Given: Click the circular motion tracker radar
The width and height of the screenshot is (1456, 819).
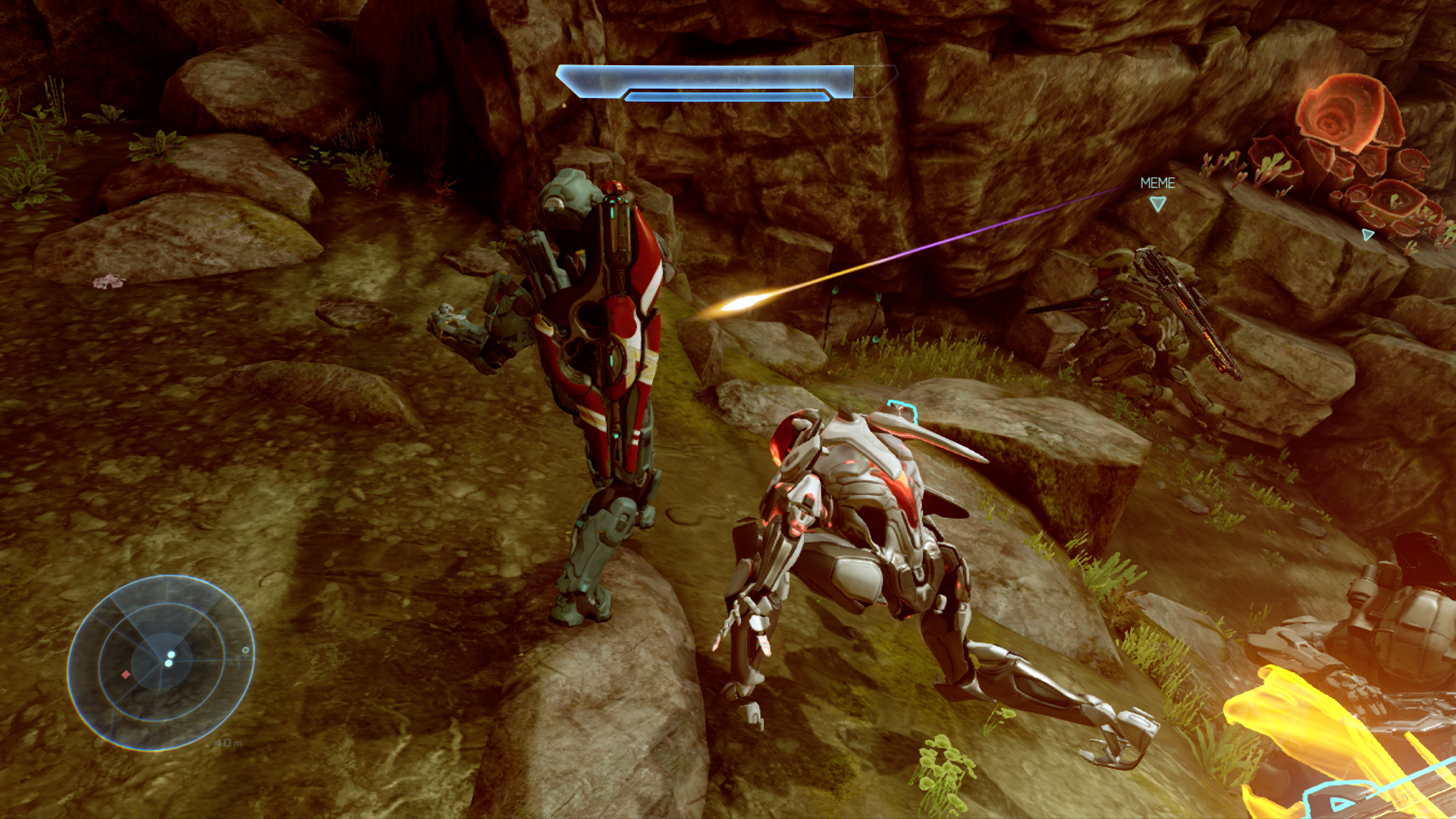Looking at the screenshot, I should click(161, 662).
